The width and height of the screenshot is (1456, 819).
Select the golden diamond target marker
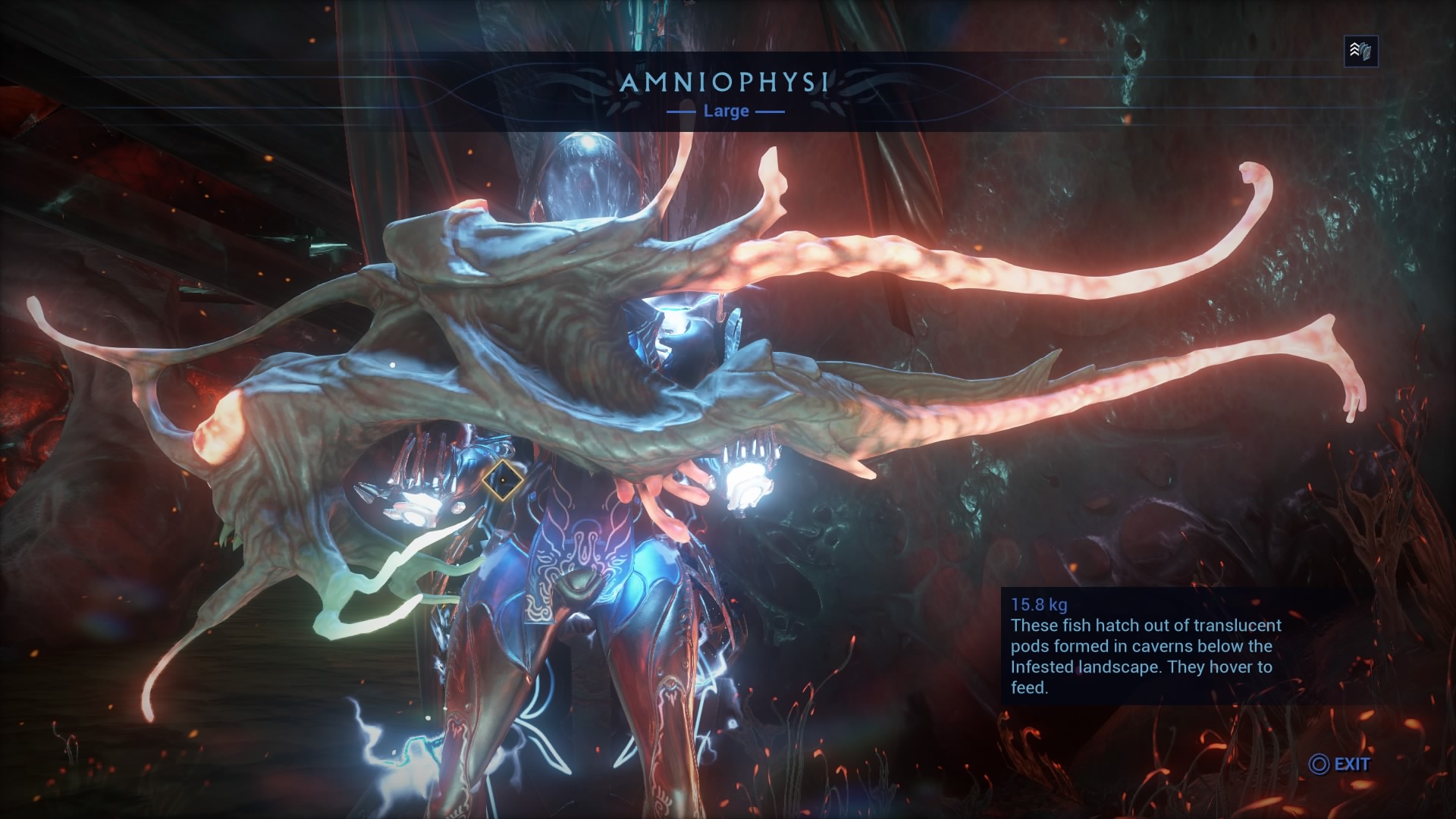coord(504,479)
